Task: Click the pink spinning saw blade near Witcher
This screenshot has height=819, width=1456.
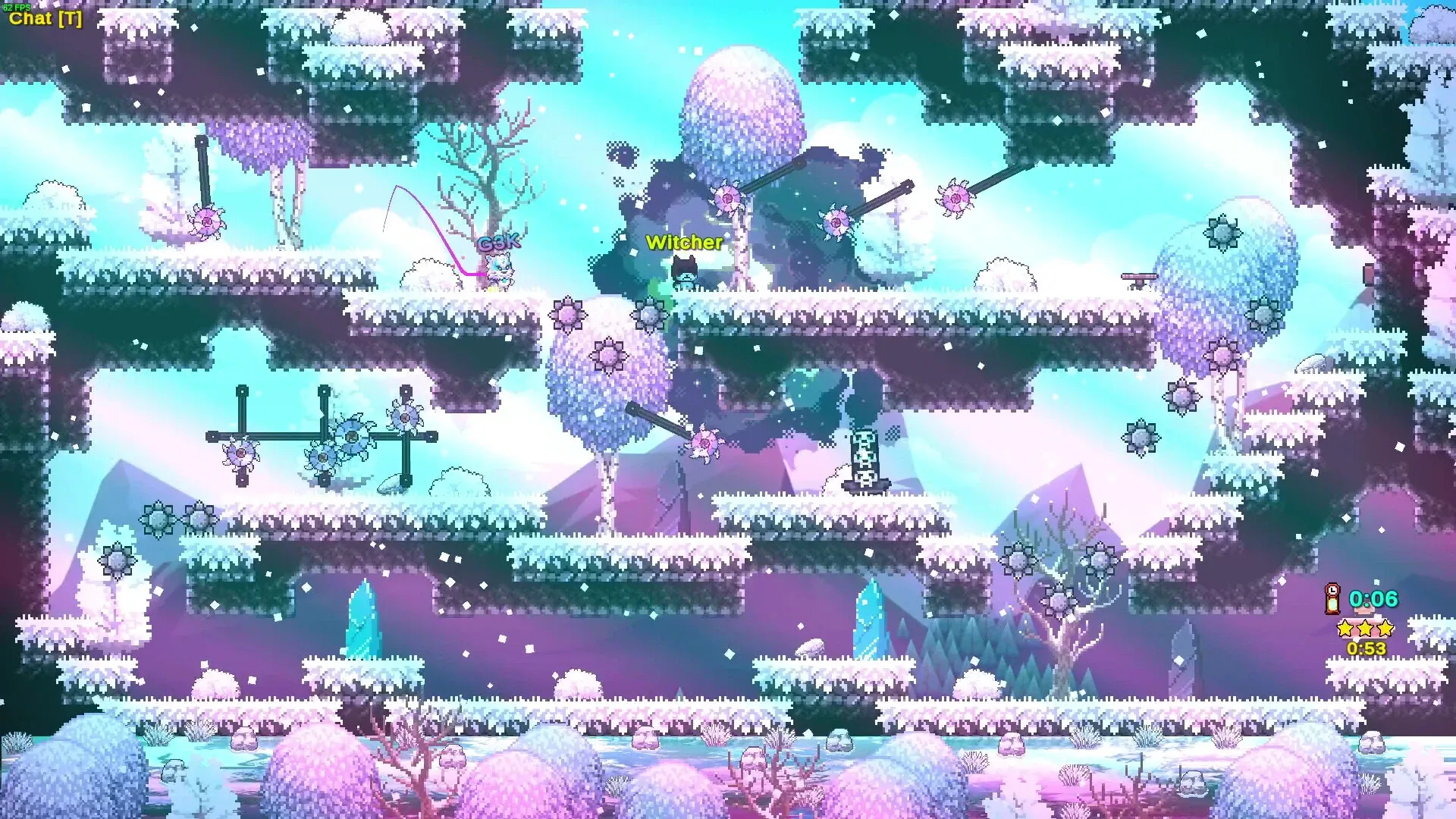Action: pyautogui.click(x=727, y=199)
